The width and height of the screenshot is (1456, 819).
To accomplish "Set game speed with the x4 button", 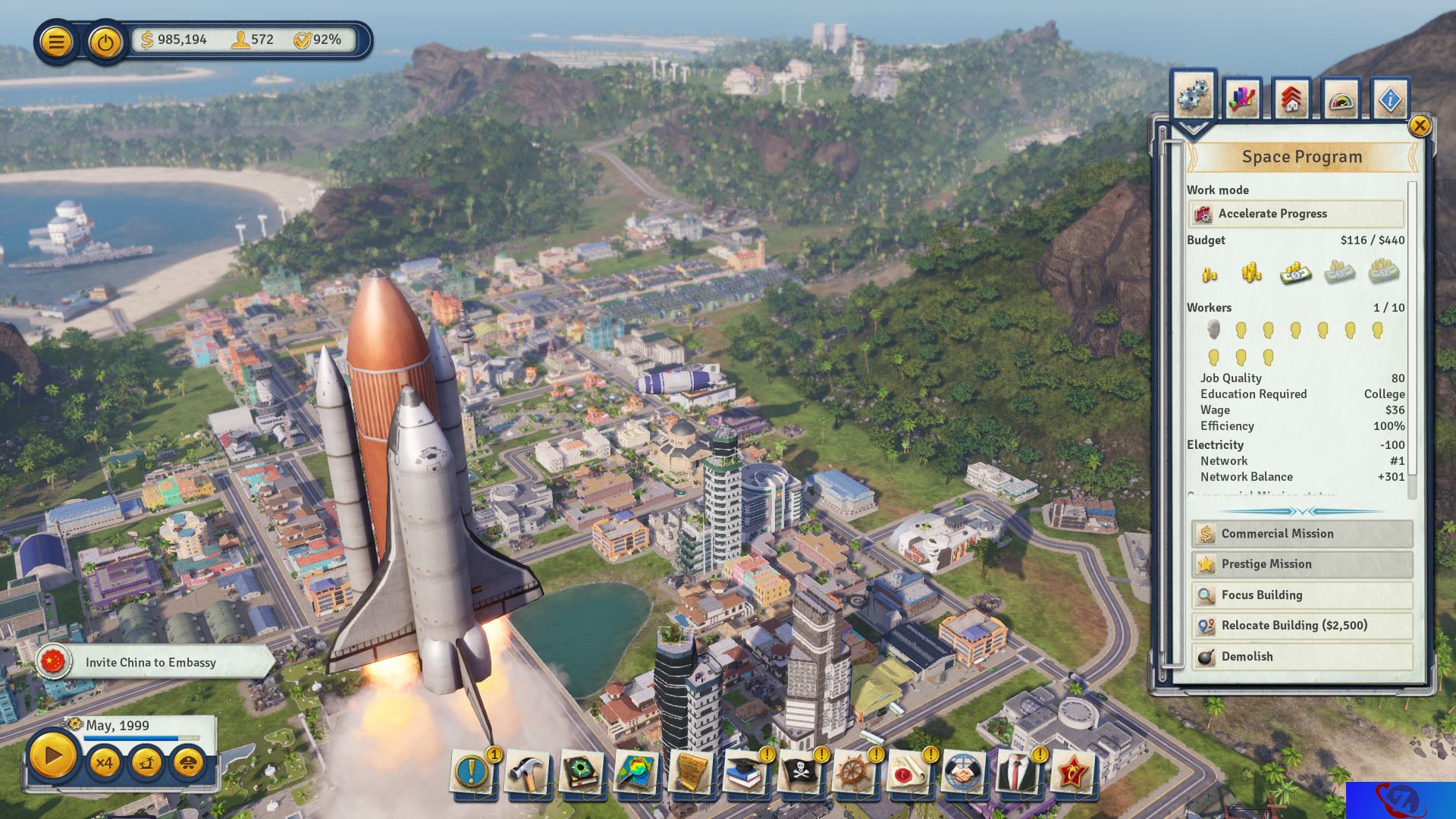I will pos(104,761).
